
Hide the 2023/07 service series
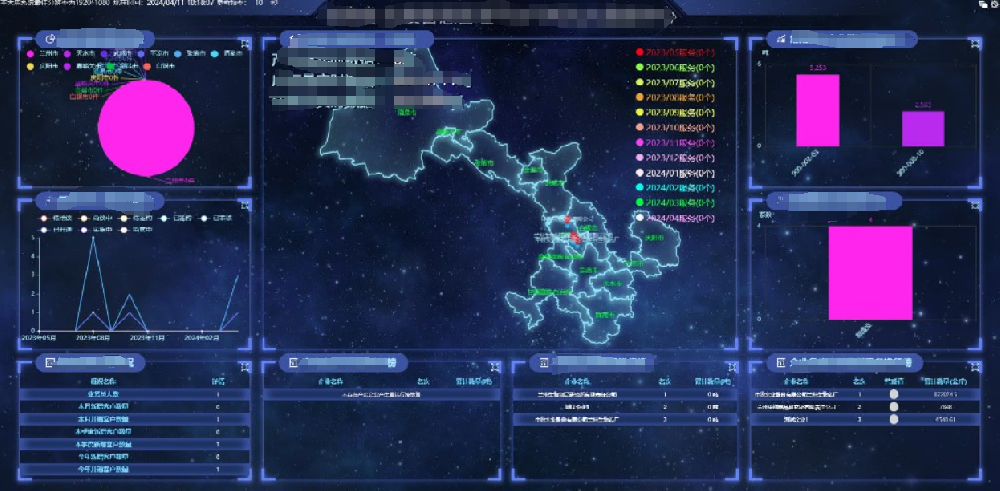[x=677, y=82]
